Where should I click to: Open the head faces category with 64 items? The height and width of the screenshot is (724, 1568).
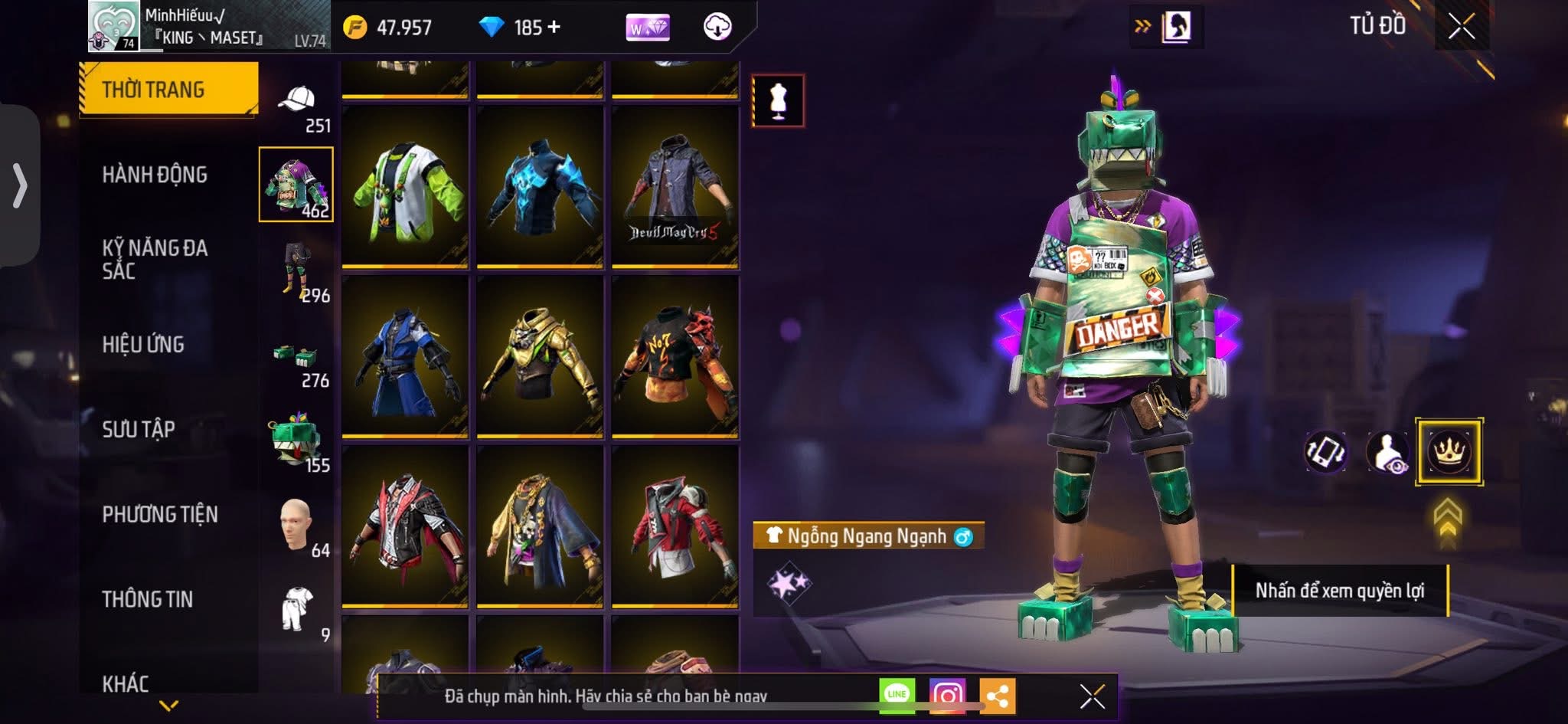coord(297,527)
